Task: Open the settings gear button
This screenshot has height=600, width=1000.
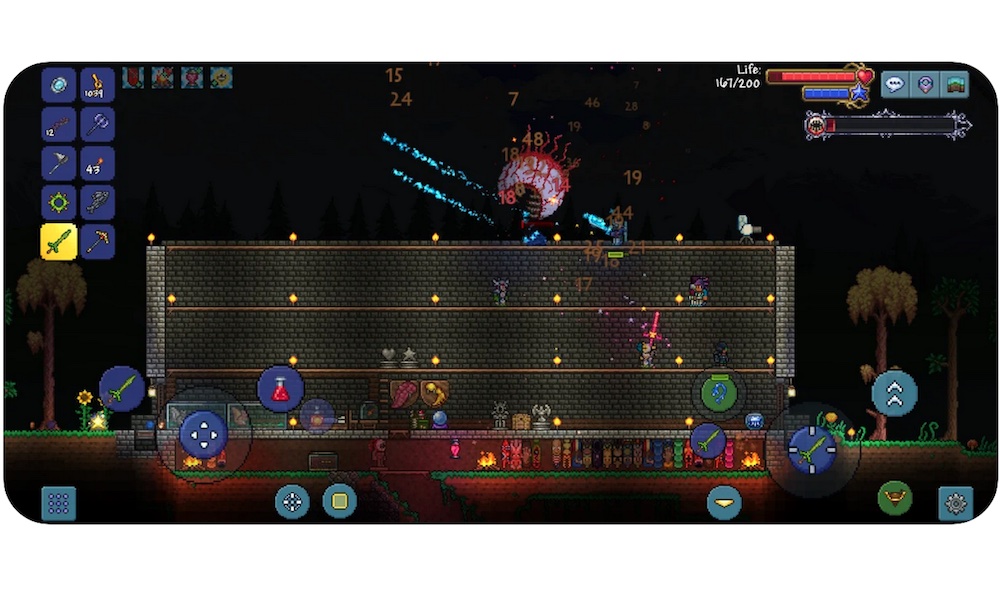Action: pyautogui.click(x=955, y=503)
